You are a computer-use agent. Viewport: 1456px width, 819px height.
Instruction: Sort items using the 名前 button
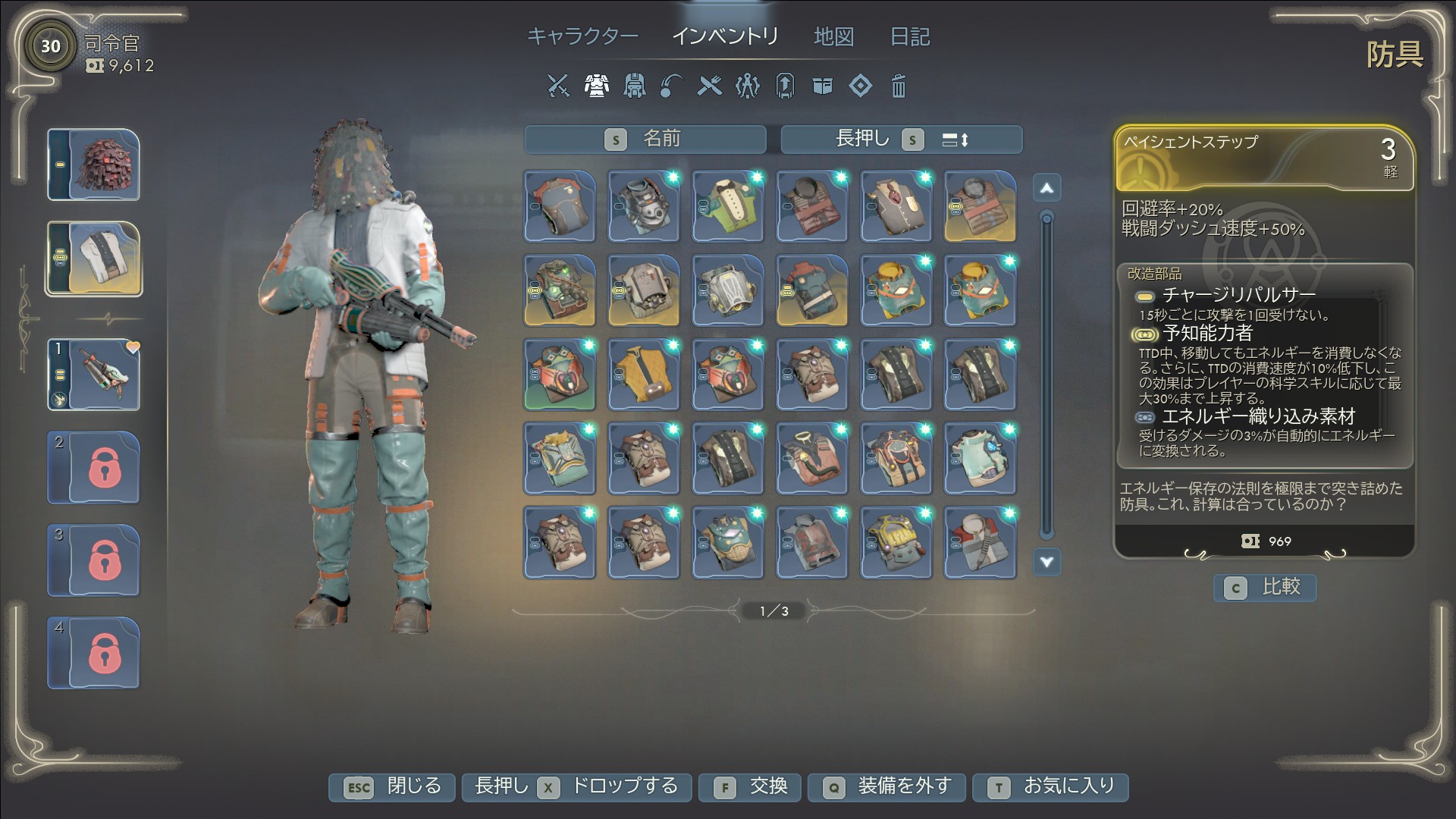pyautogui.click(x=645, y=140)
